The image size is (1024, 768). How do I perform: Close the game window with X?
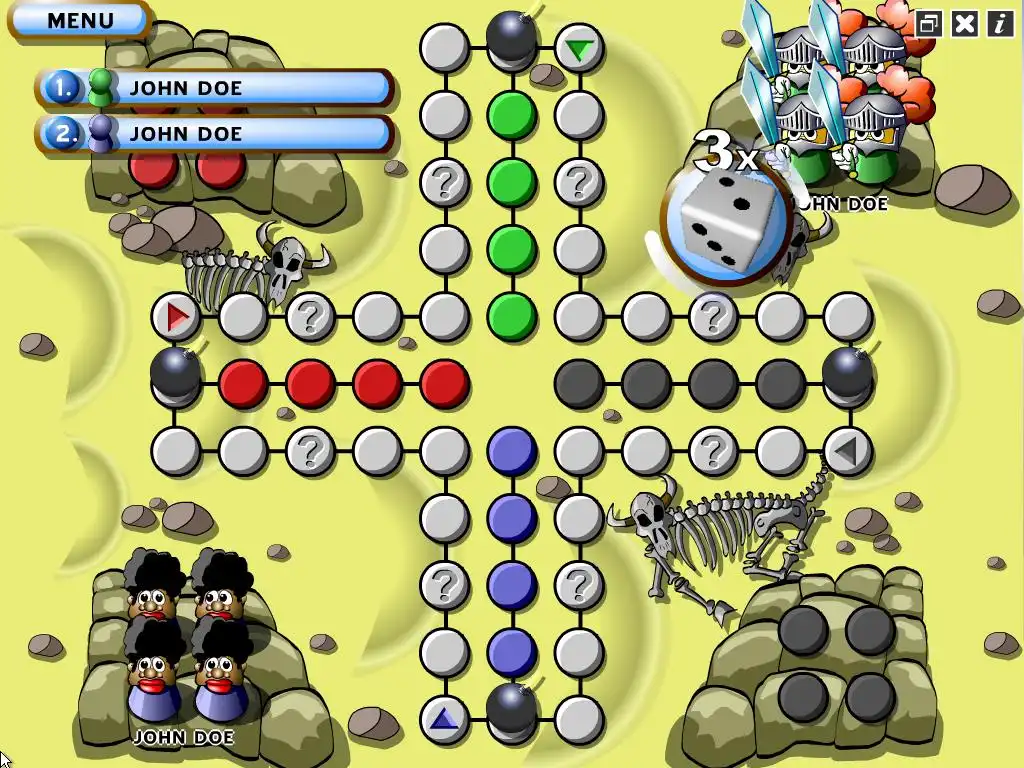[964, 24]
